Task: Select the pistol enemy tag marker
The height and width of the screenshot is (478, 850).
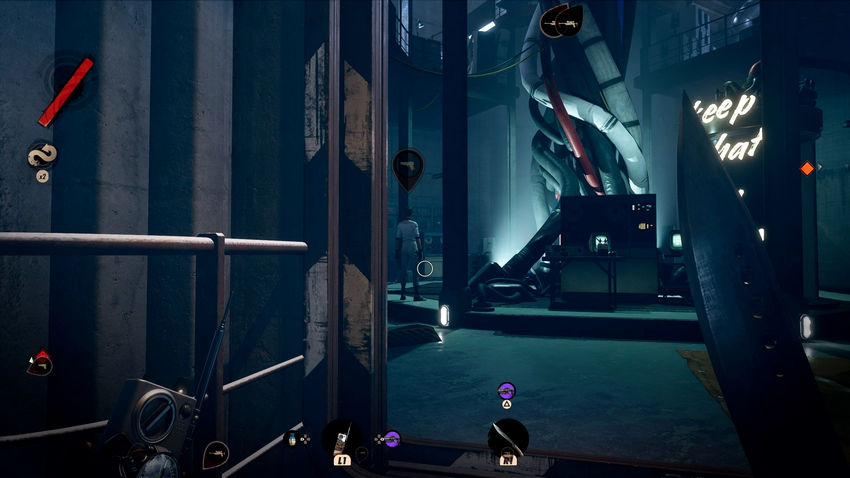Action: click(x=408, y=167)
